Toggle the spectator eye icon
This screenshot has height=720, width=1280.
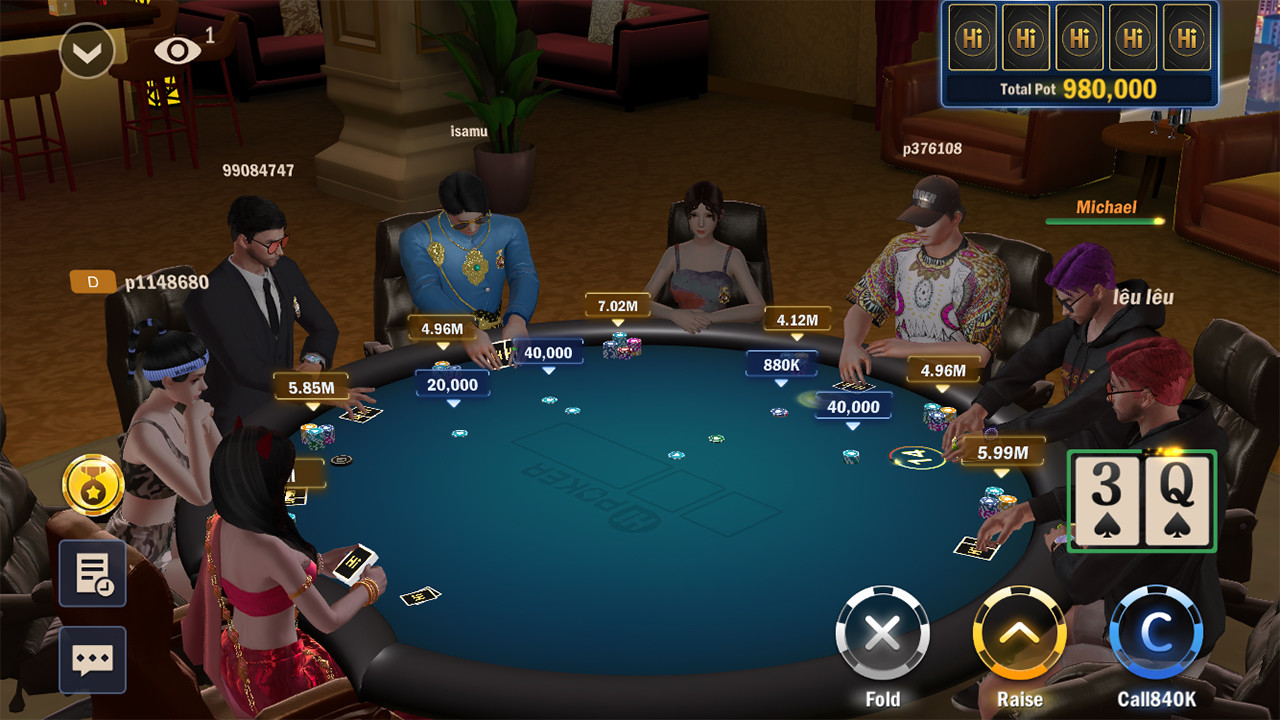pos(179,50)
